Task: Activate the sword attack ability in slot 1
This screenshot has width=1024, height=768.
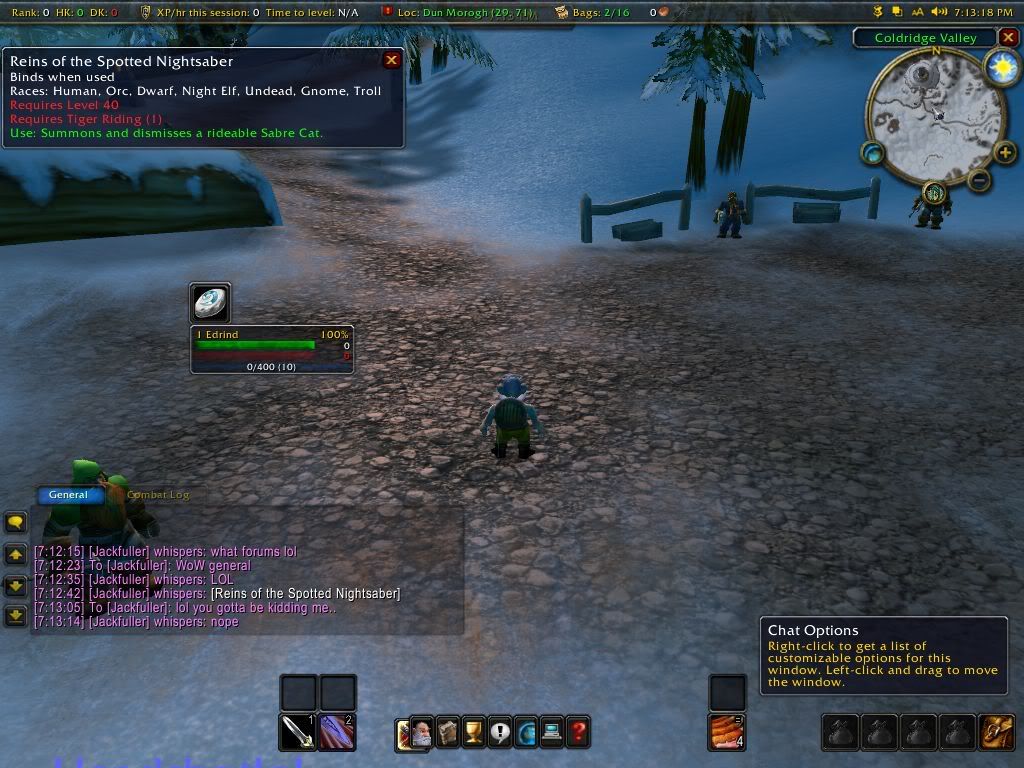Action: coord(298,732)
